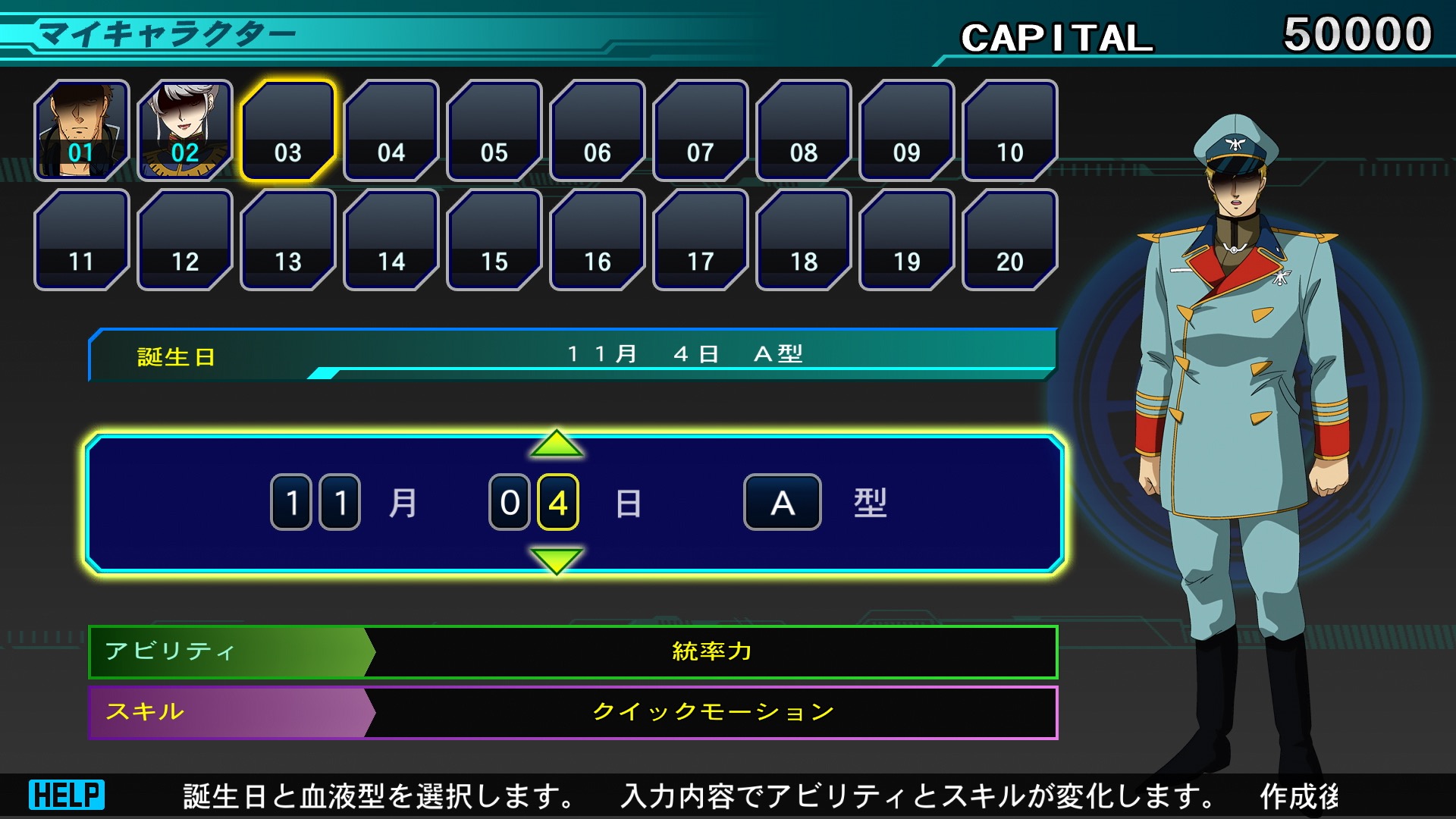
Task: Select the スキル row showing クイックモーション
Action: click(573, 712)
